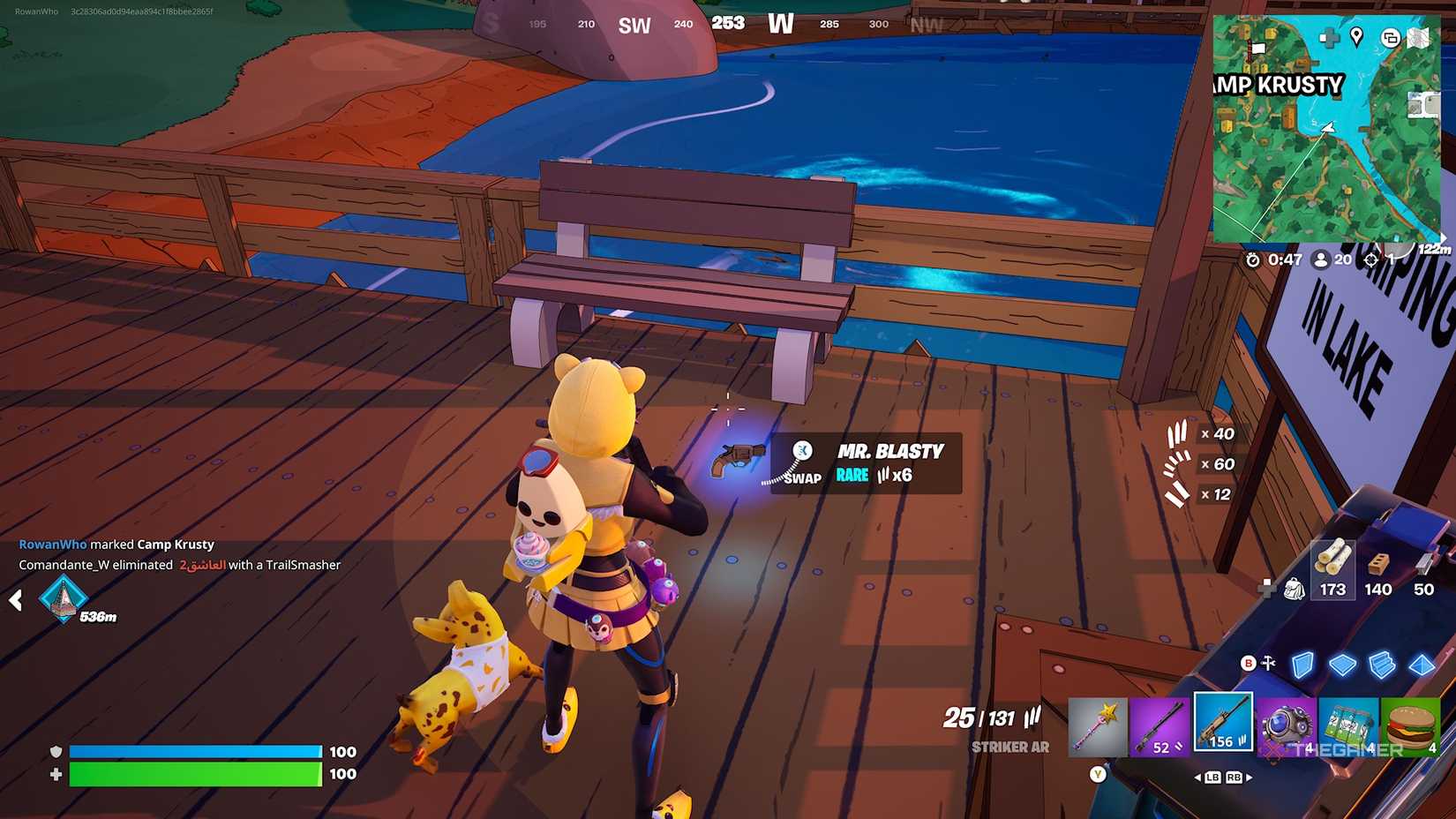The image size is (1456, 819).
Task: Open the full map via the map icon
Action: coord(1417,38)
